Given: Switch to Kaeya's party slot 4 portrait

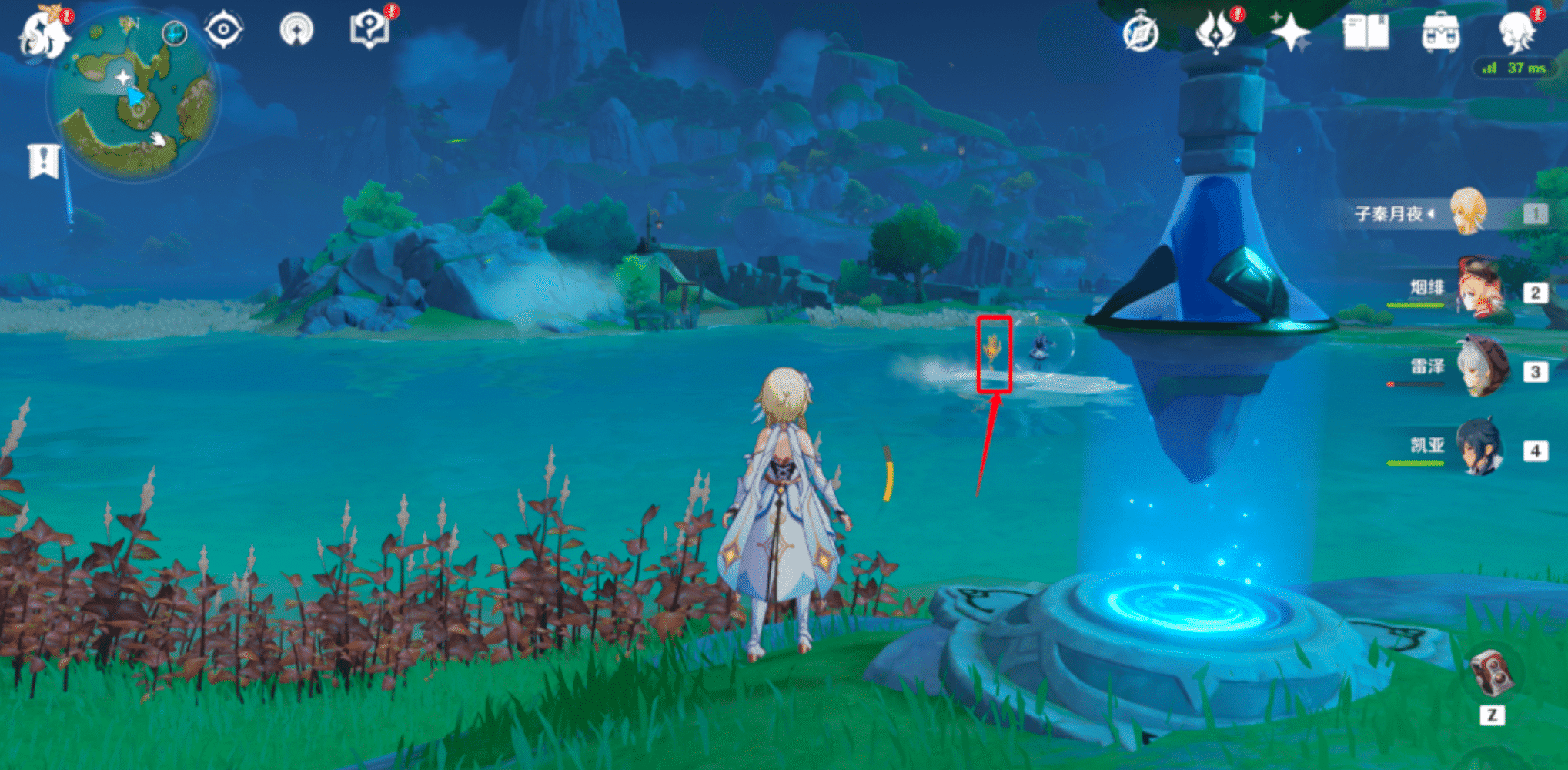Looking at the screenshot, I should click(x=1479, y=447).
